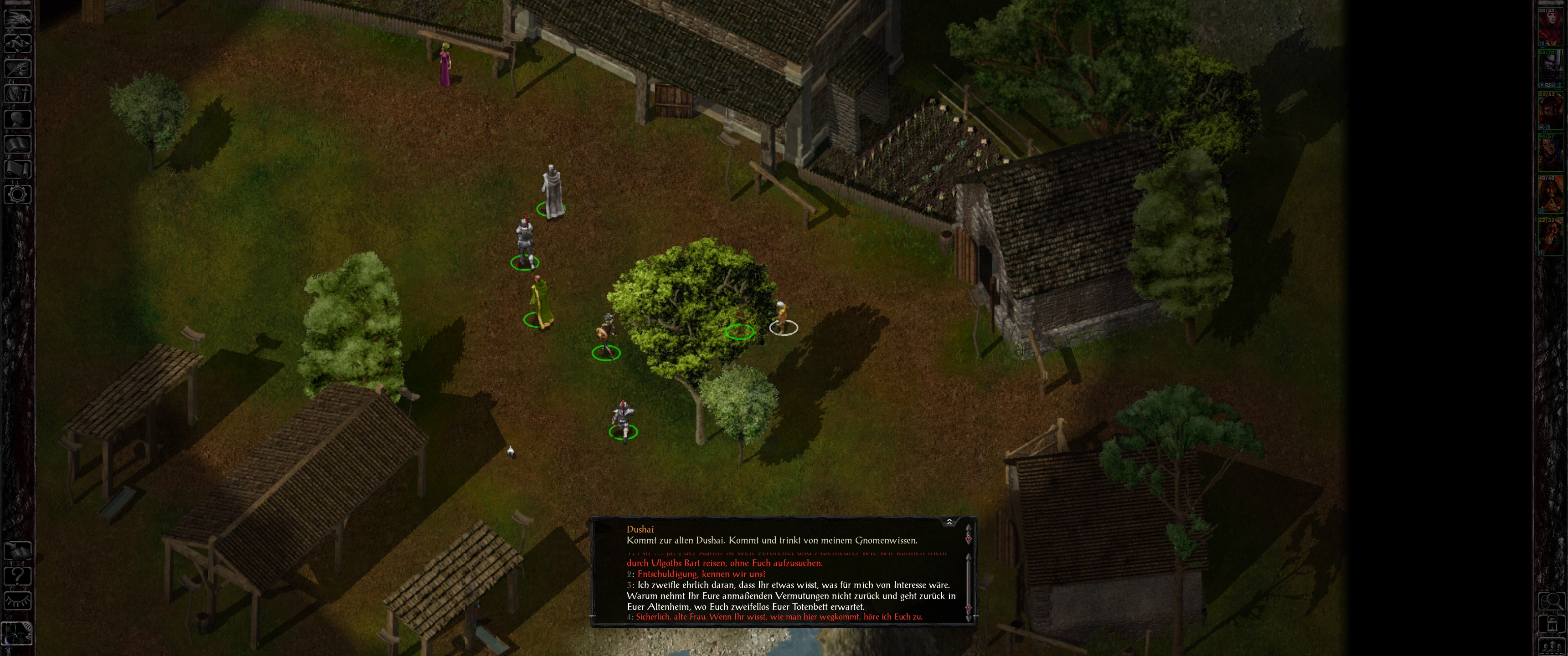Choose reply 4: Sicherlich, alte Frau

(779, 616)
